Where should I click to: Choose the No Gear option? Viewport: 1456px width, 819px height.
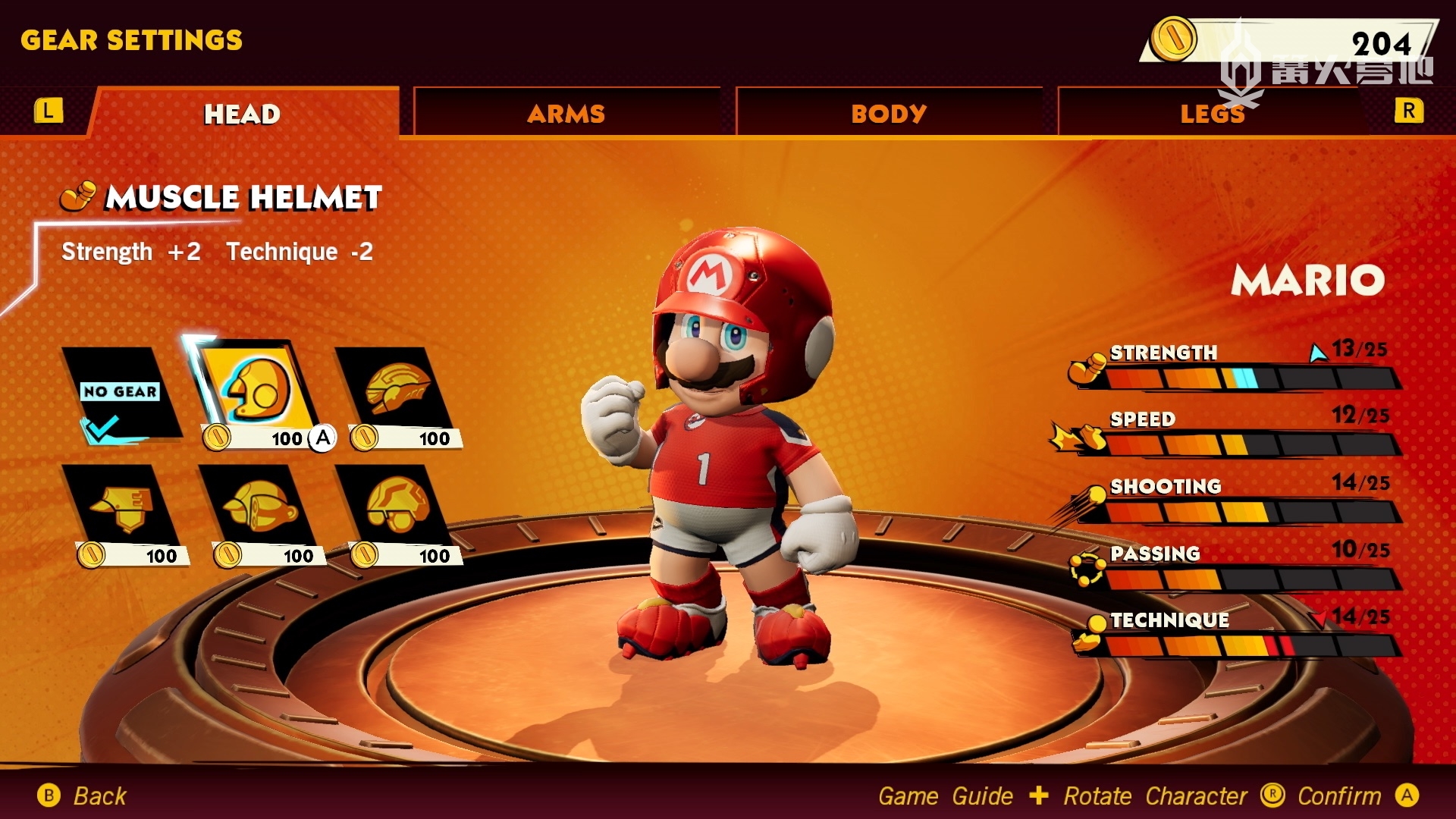(120, 393)
